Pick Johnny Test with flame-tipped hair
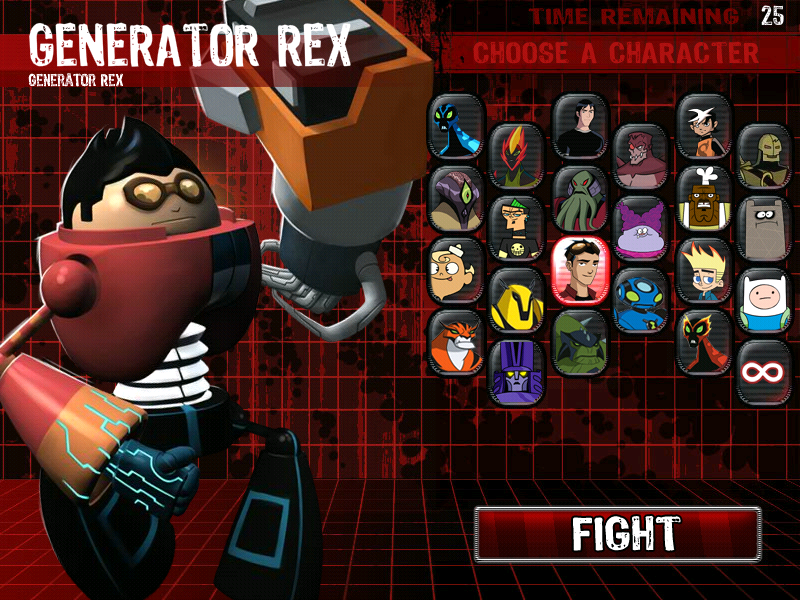 704,271
